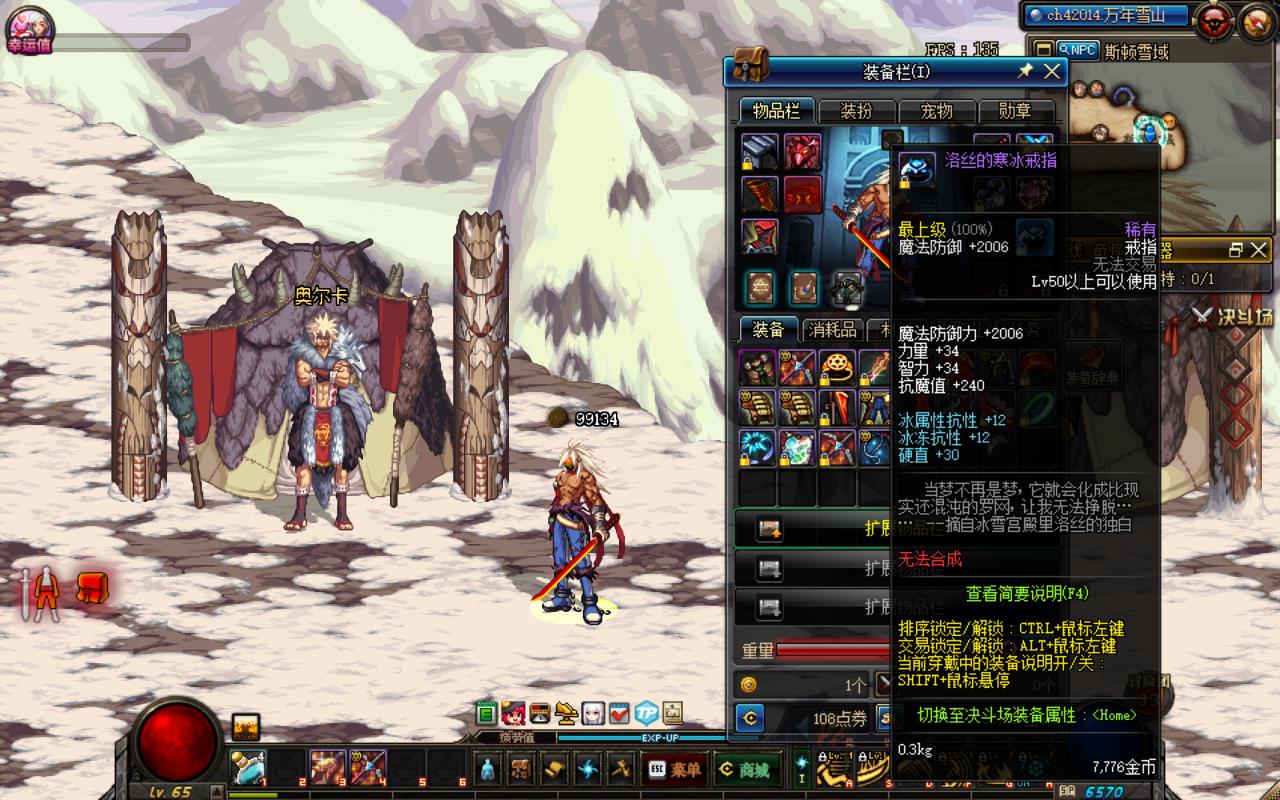This screenshot has width=1280, height=800.
Task: Open the 决斗场 arena button
Action: pyautogui.click(x=1231, y=318)
